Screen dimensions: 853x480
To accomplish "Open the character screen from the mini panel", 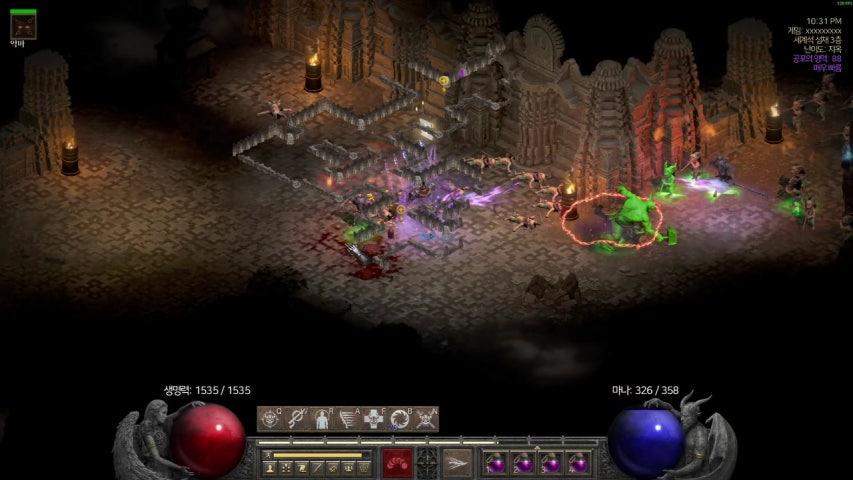I will point(271,467).
